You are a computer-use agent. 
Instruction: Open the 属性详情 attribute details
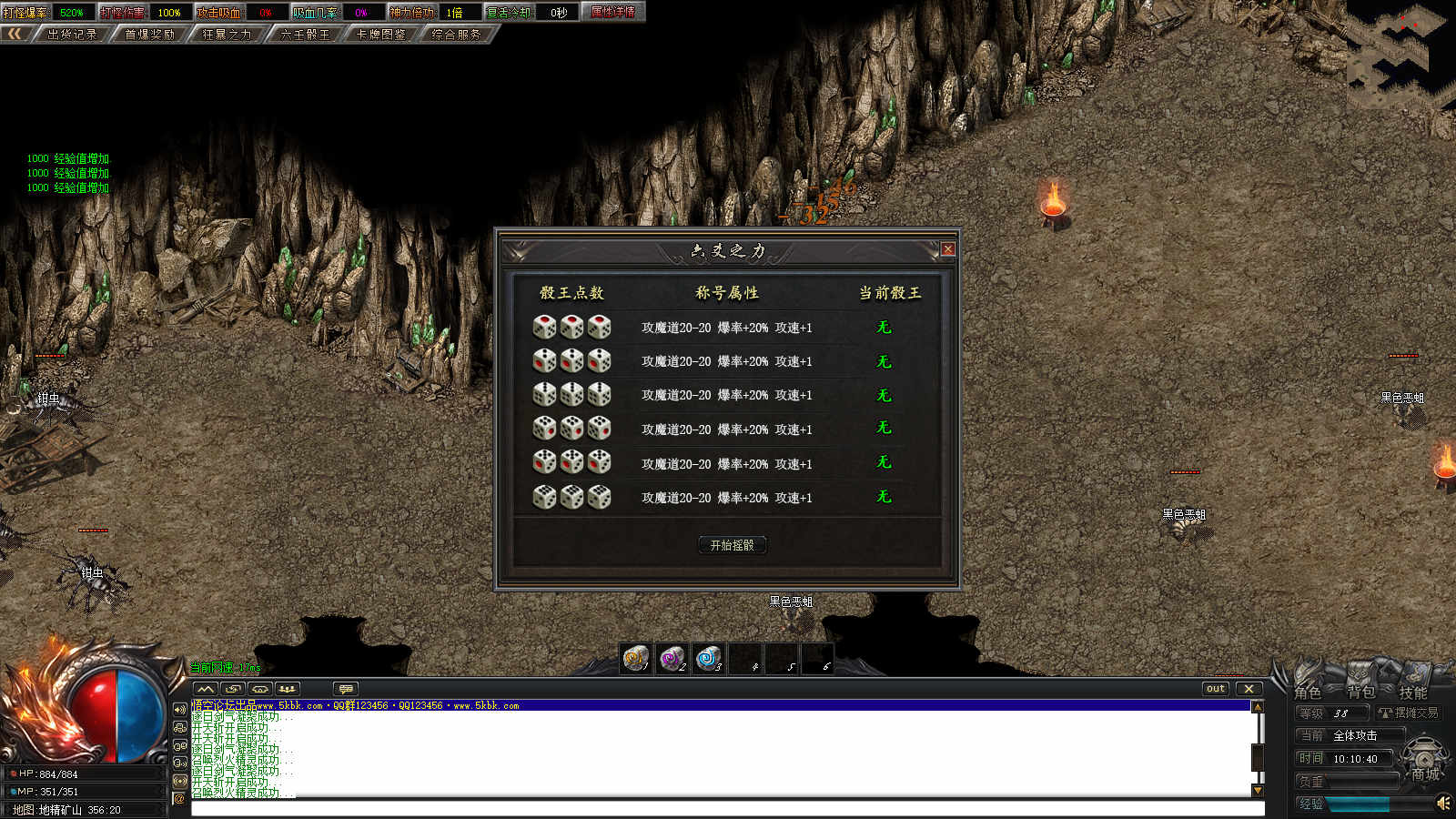tap(612, 13)
